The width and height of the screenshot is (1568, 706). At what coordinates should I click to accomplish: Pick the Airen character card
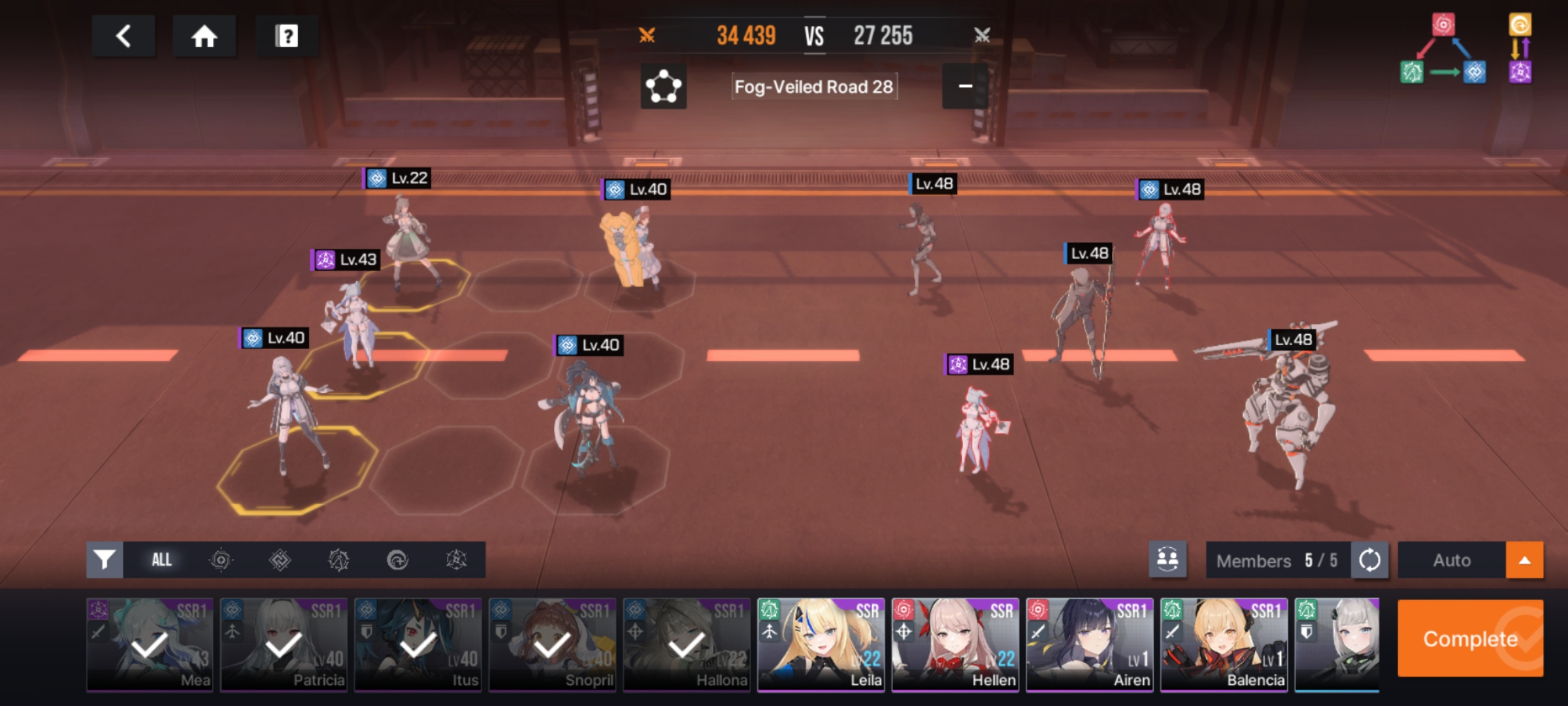point(1089,645)
